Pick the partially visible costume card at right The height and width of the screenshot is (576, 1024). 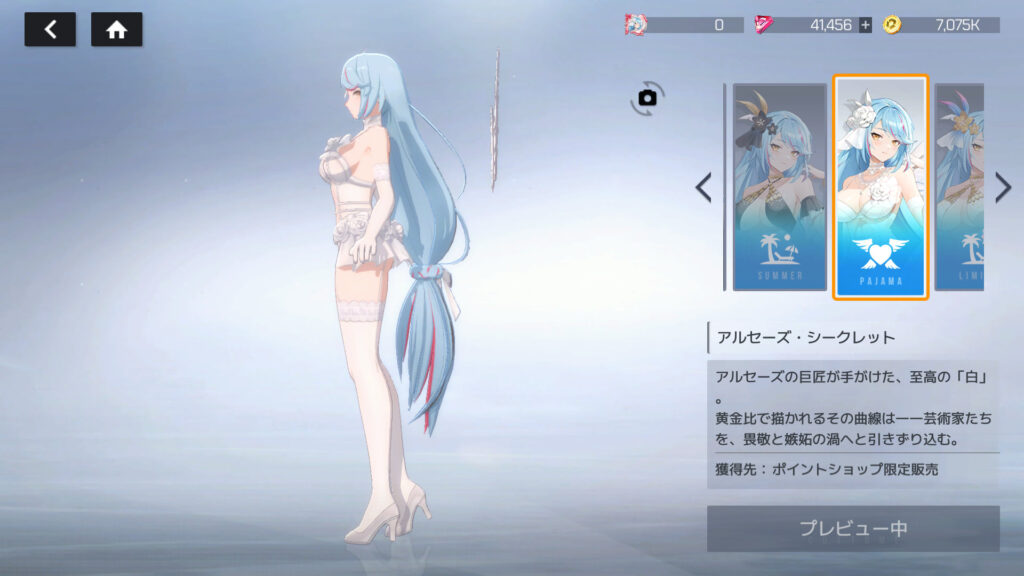click(x=959, y=187)
